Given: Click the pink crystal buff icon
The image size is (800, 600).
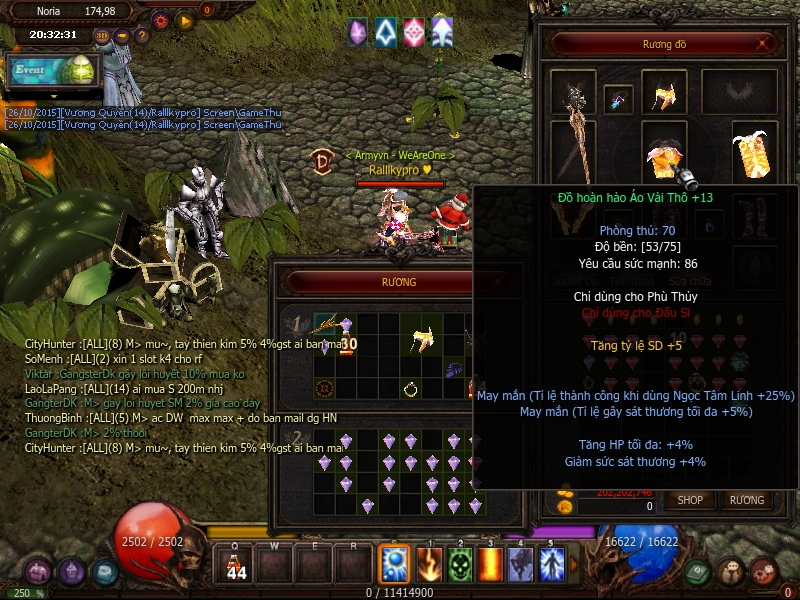Looking at the screenshot, I should click(x=414, y=32).
